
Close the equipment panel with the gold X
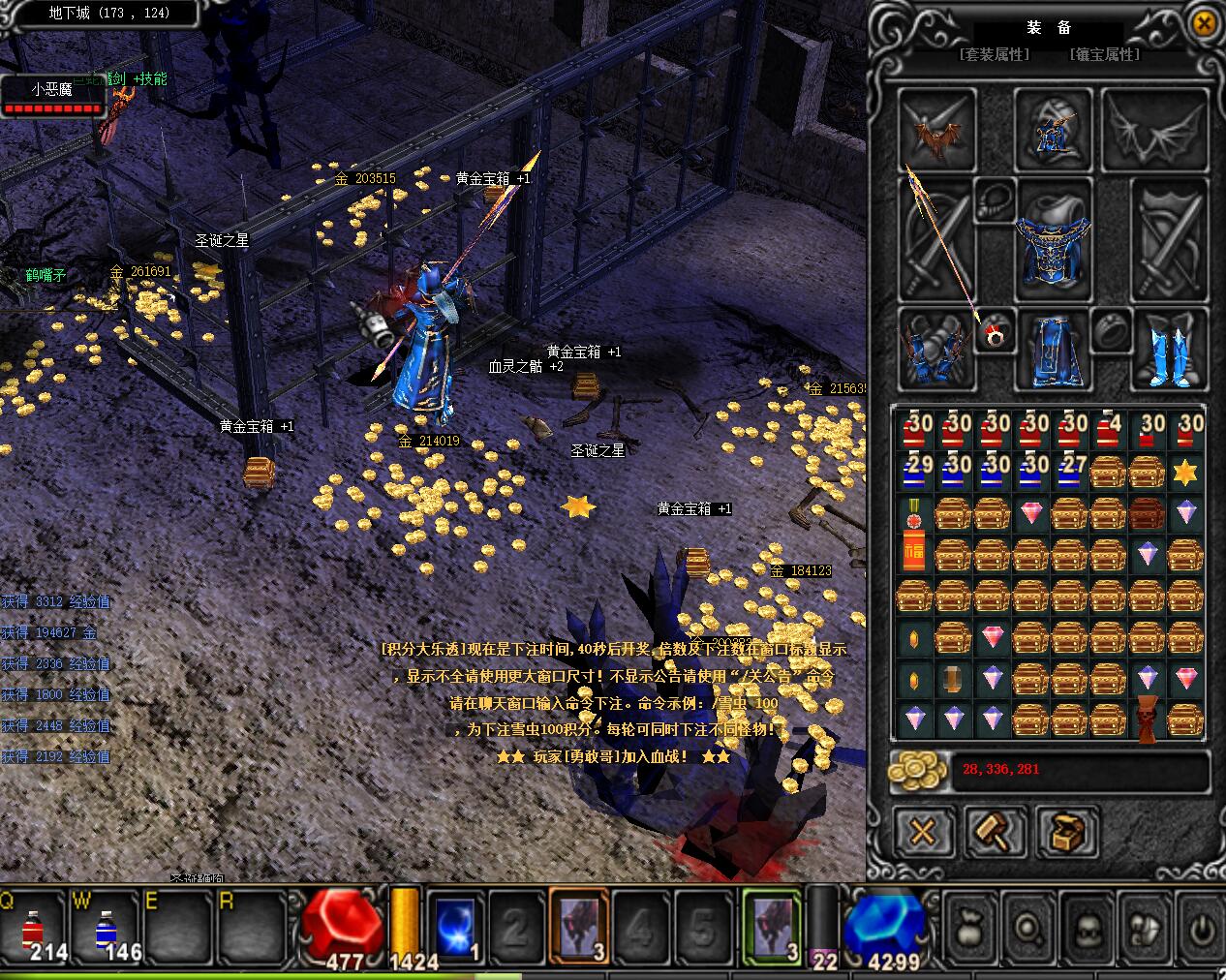(x=1203, y=23)
